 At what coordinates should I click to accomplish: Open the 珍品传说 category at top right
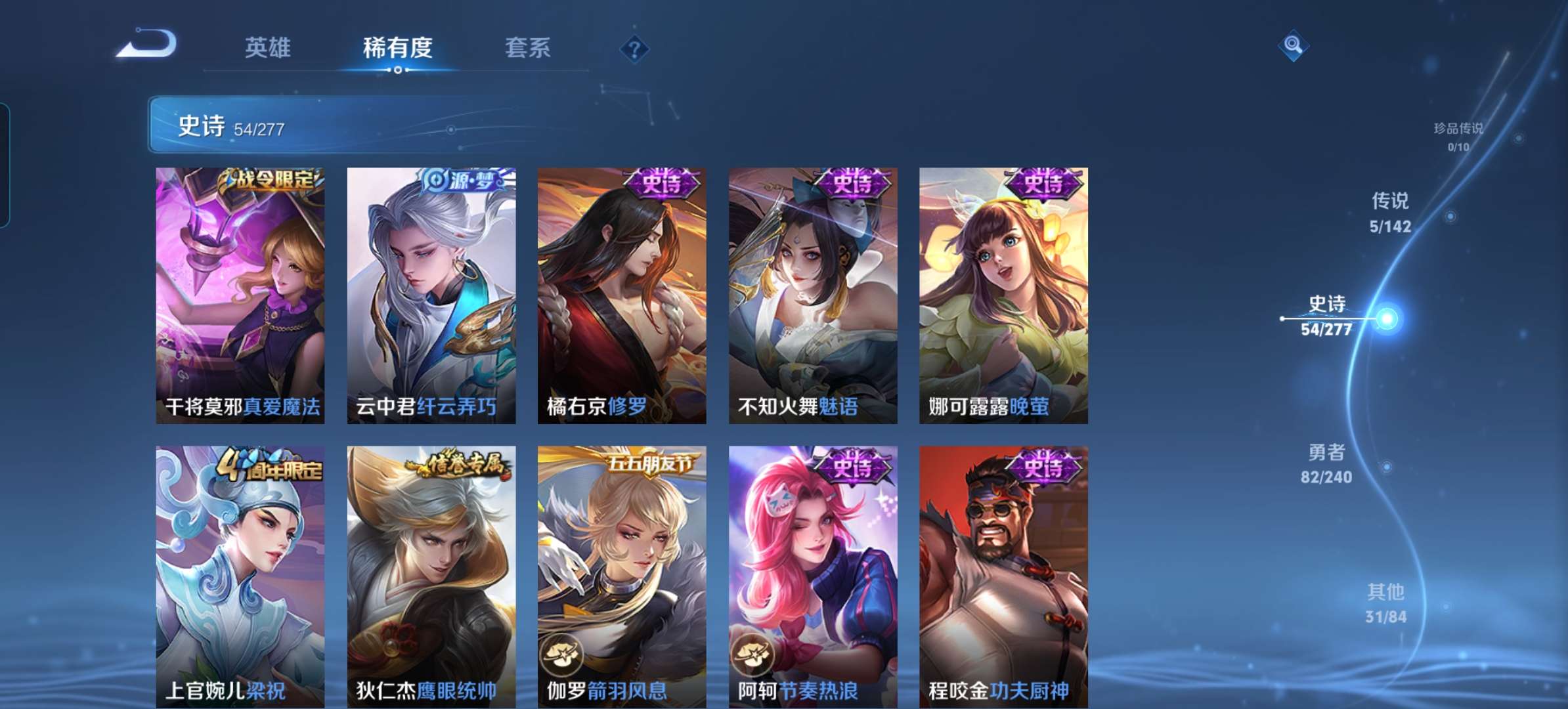point(1459,127)
